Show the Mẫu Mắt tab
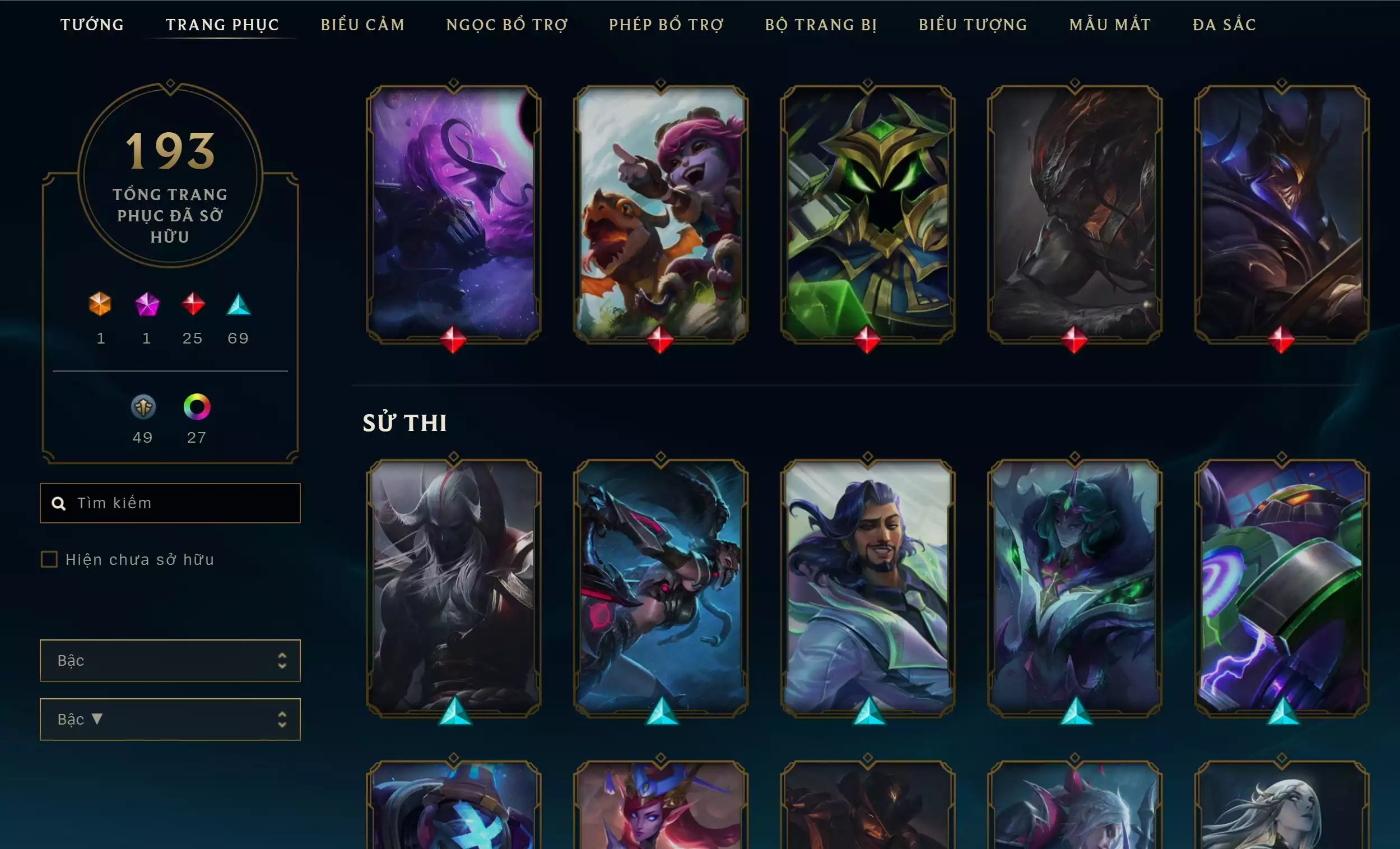The height and width of the screenshot is (849, 1400). (x=1110, y=25)
